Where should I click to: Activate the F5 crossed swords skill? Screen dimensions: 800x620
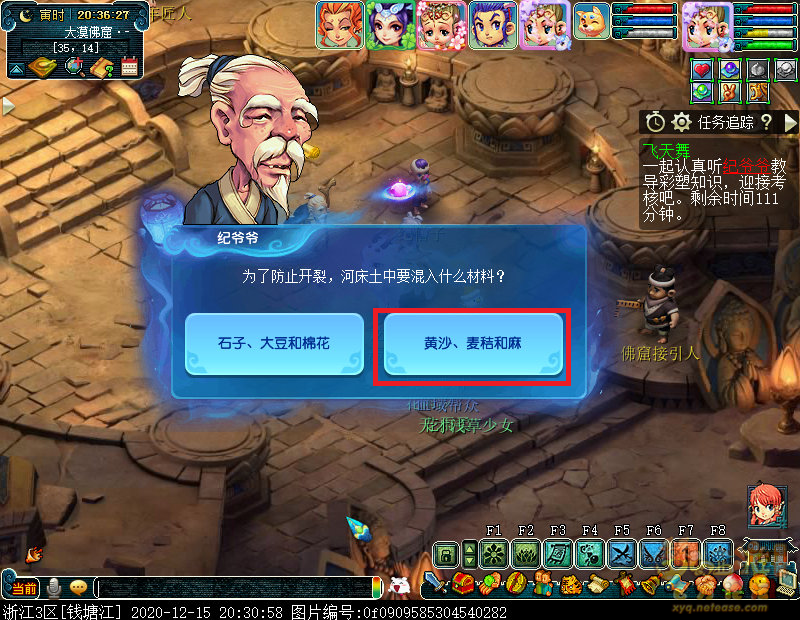(x=621, y=553)
